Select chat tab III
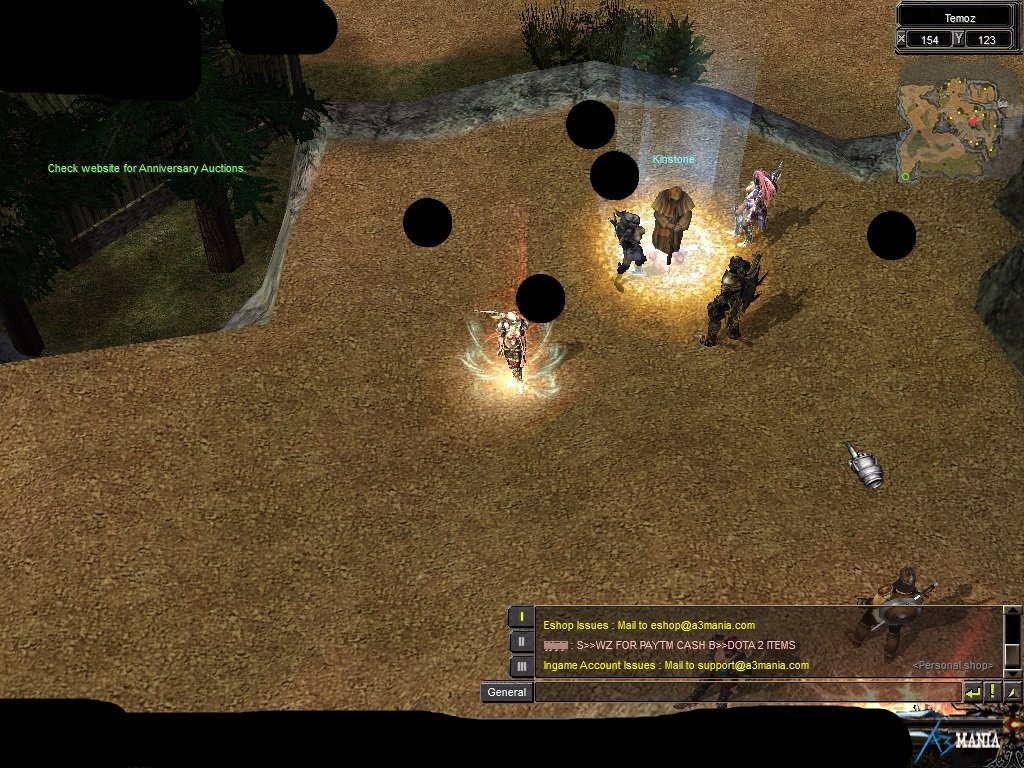The image size is (1024, 768). click(x=521, y=665)
